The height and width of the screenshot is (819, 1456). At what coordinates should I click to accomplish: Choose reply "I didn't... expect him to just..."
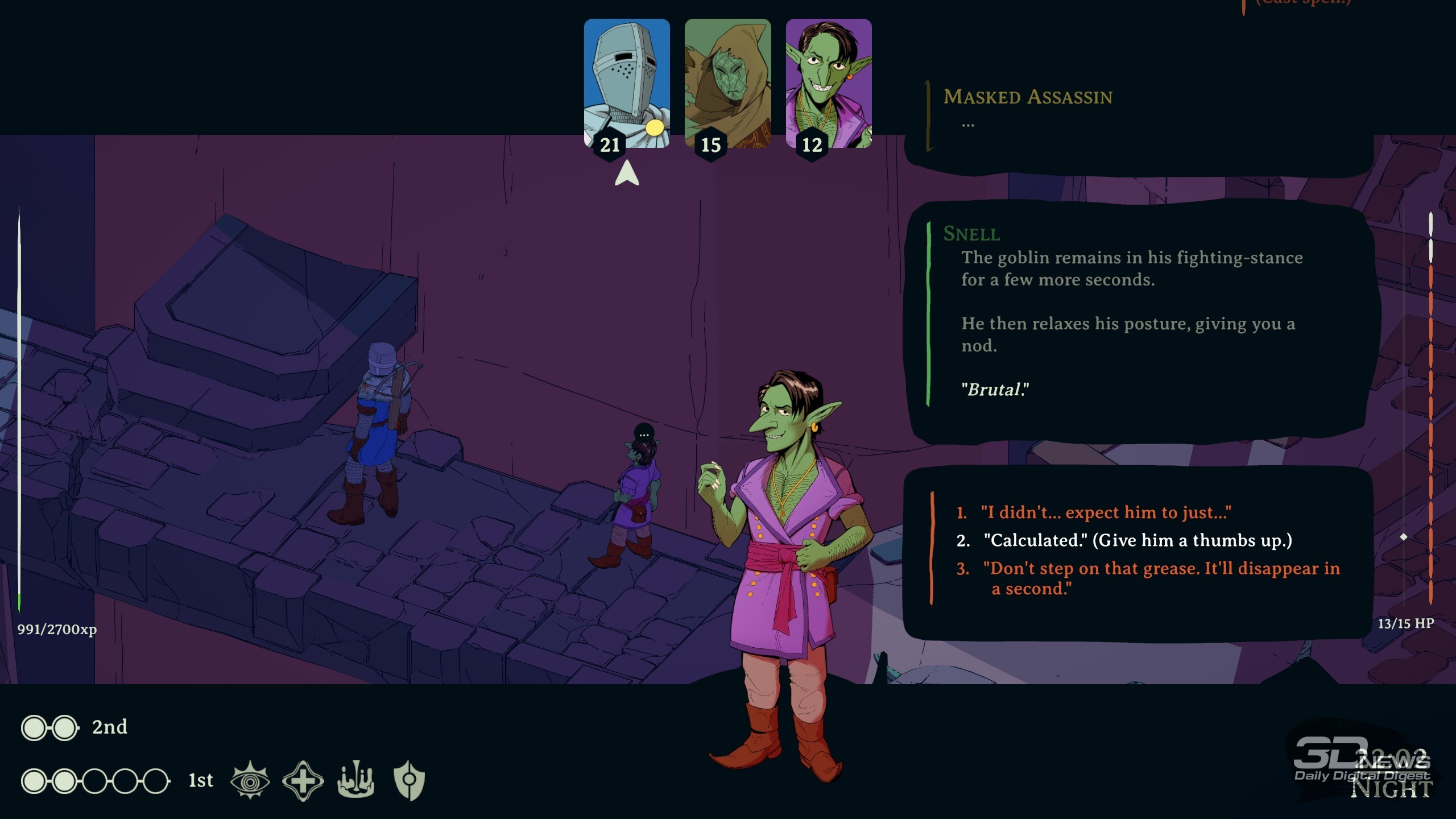(1105, 512)
